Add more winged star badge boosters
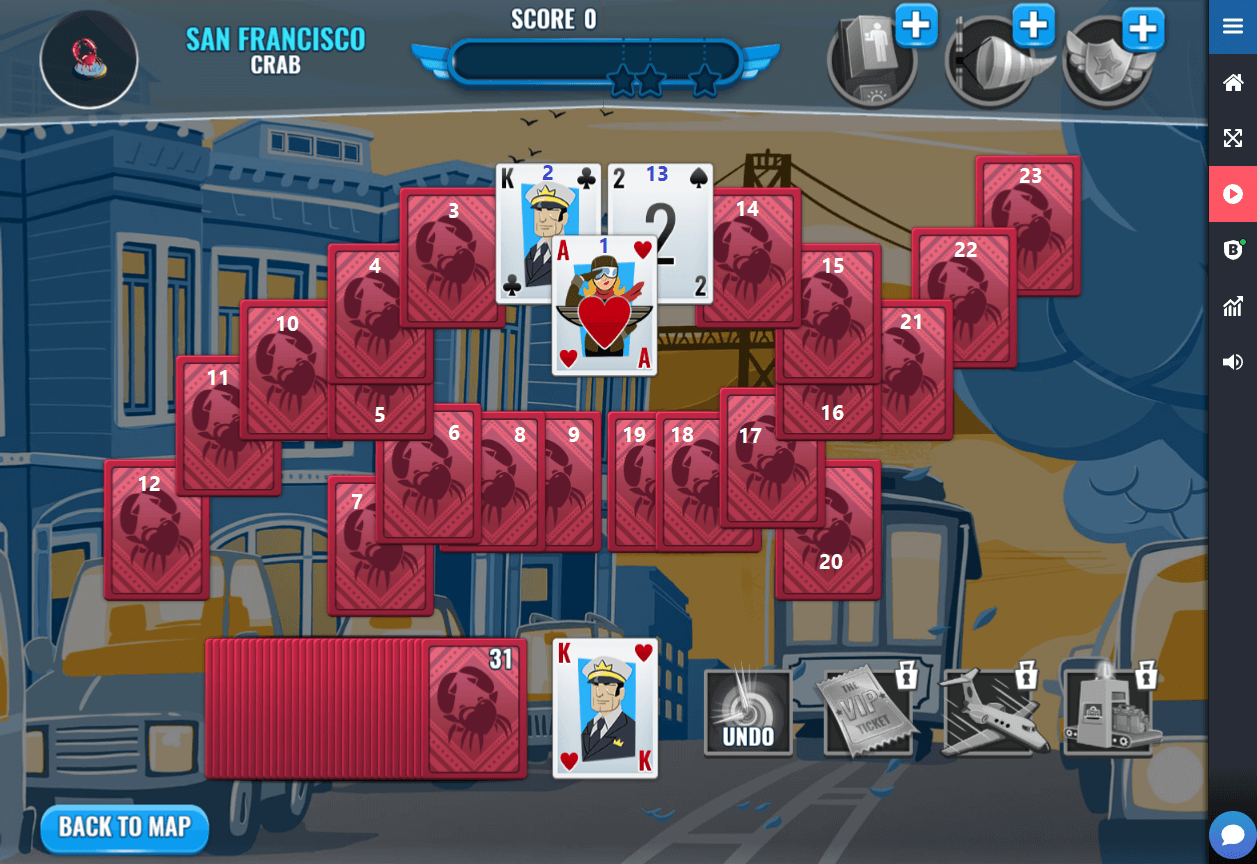Viewport: 1257px width, 864px height. pyautogui.click(x=1142, y=29)
